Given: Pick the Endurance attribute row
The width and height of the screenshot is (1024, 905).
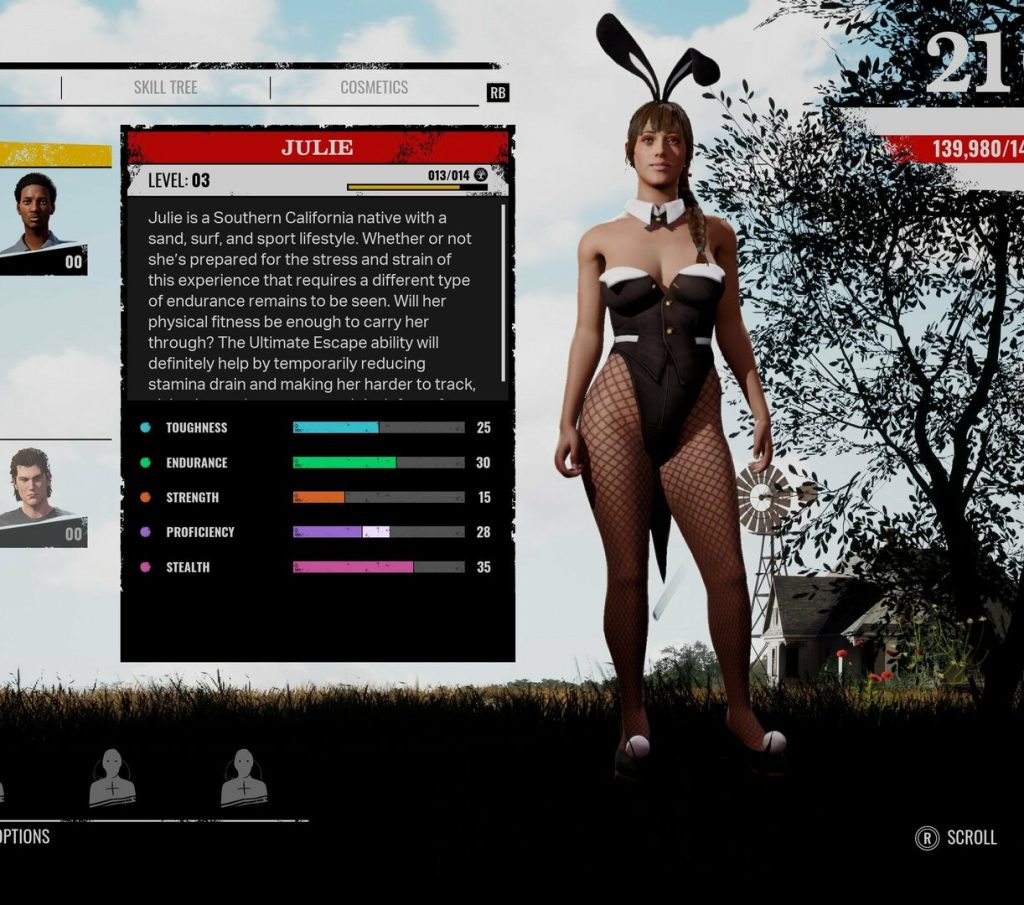Looking at the screenshot, I should (317, 463).
